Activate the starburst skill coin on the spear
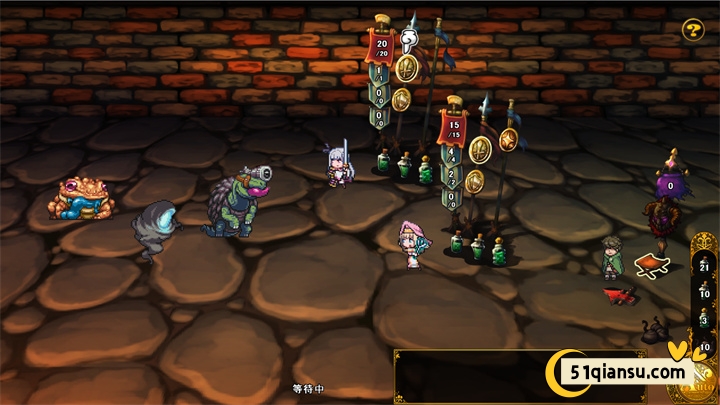Image resolution: width=720 pixels, height=405 pixels. tap(508, 140)
